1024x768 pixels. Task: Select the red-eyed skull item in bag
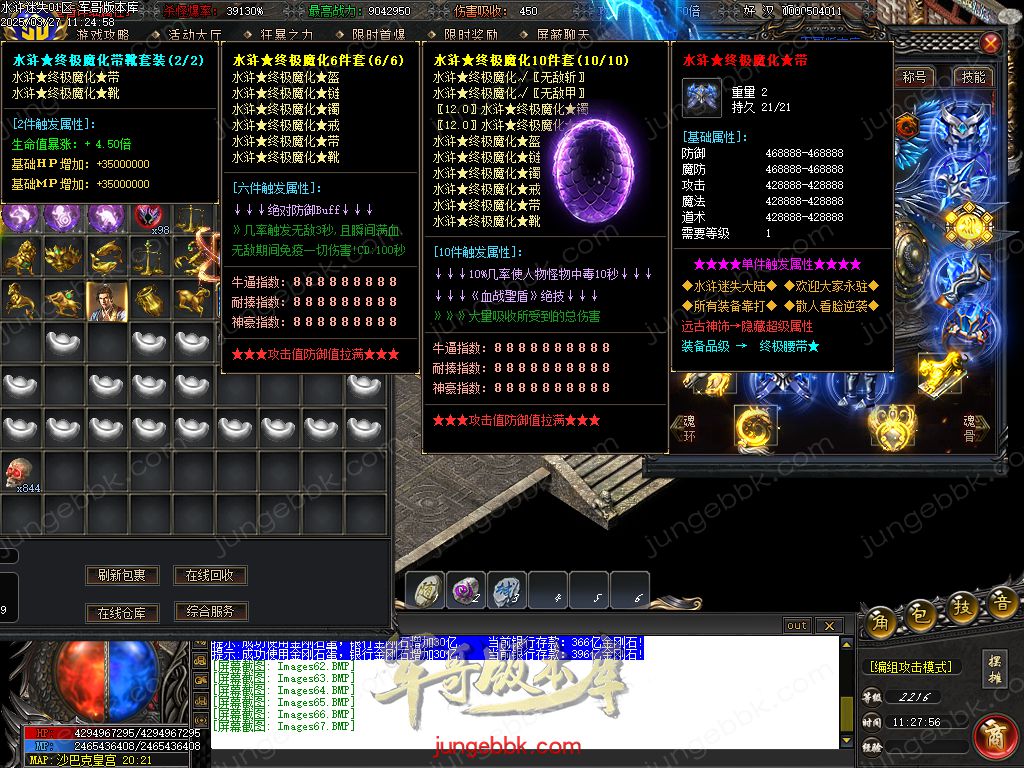coord(18,473)
